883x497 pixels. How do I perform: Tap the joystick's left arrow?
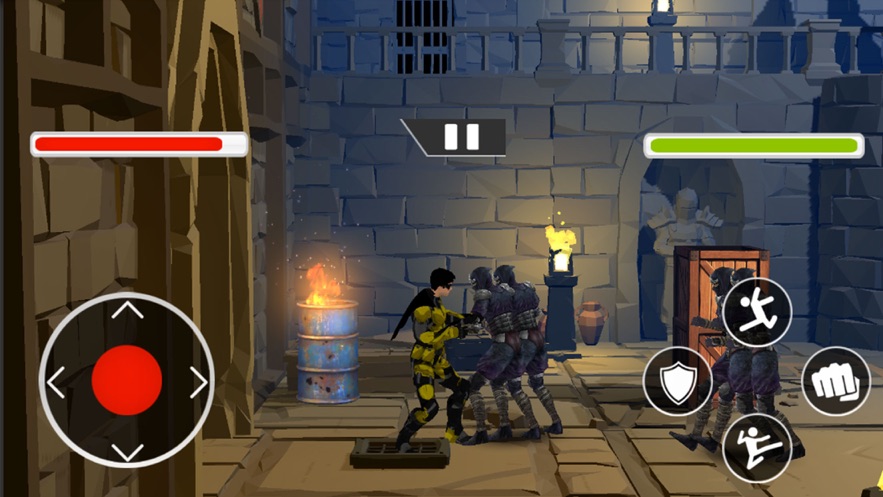(56, 382)
